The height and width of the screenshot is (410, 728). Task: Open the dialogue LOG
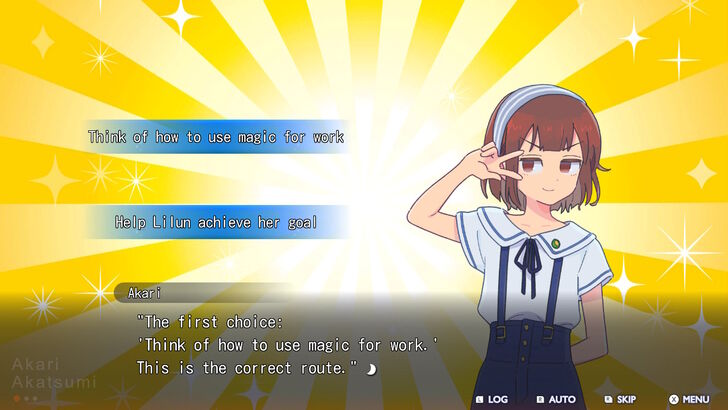point(491,399)
